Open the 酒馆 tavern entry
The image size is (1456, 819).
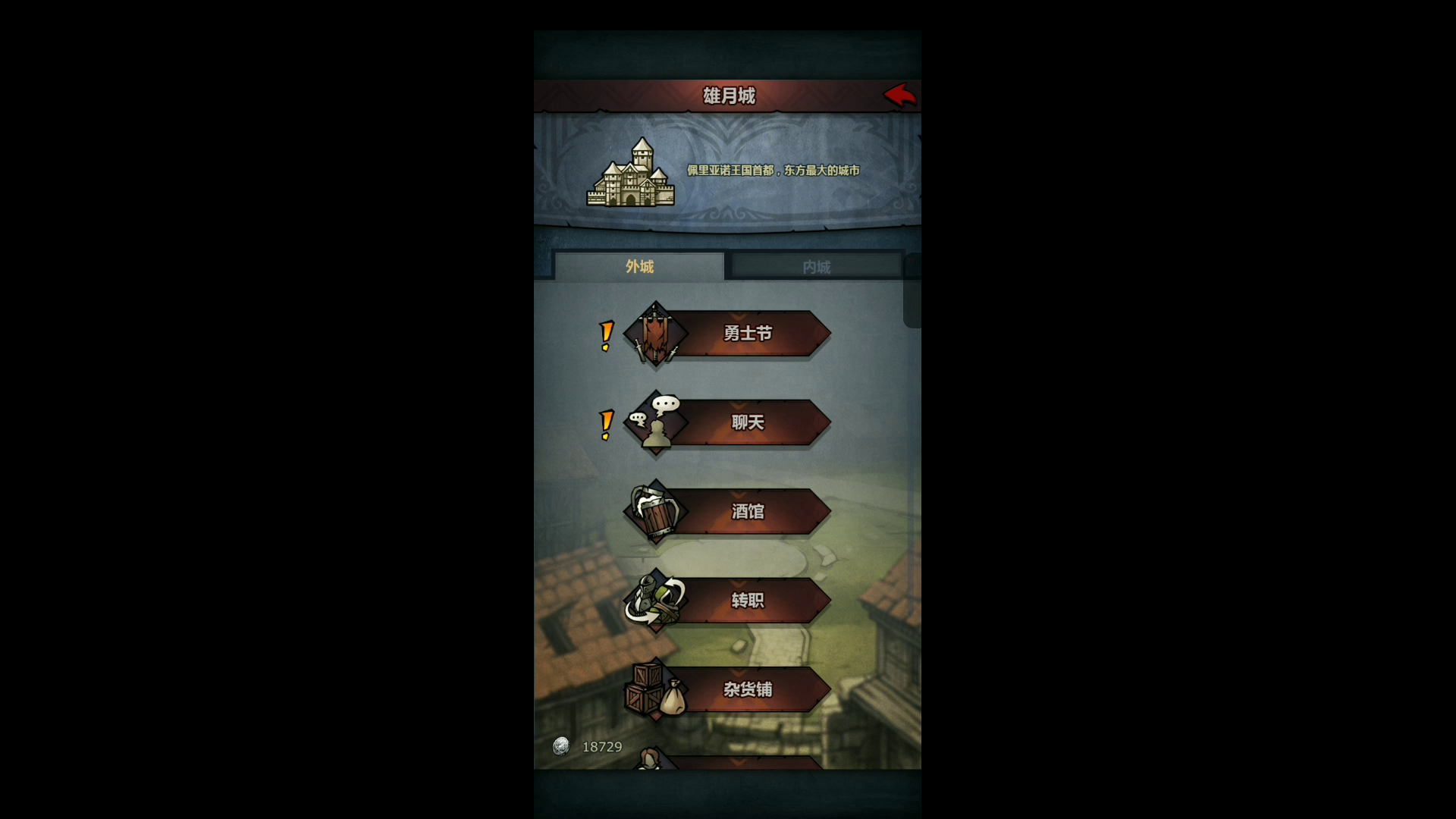click(x=747, y=512)
